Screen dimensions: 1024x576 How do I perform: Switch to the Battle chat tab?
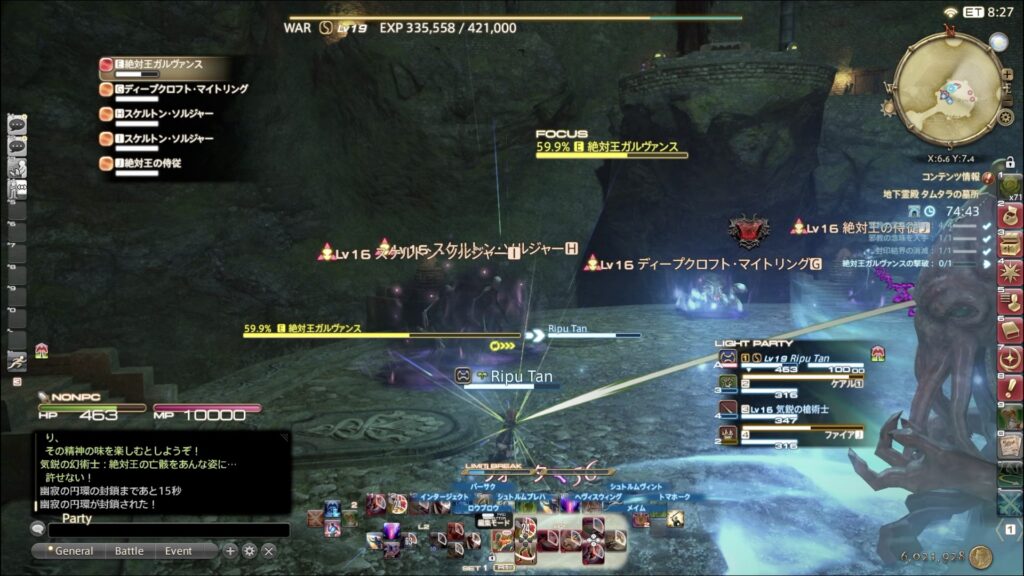pyautogui.click(x=129, y=551)
